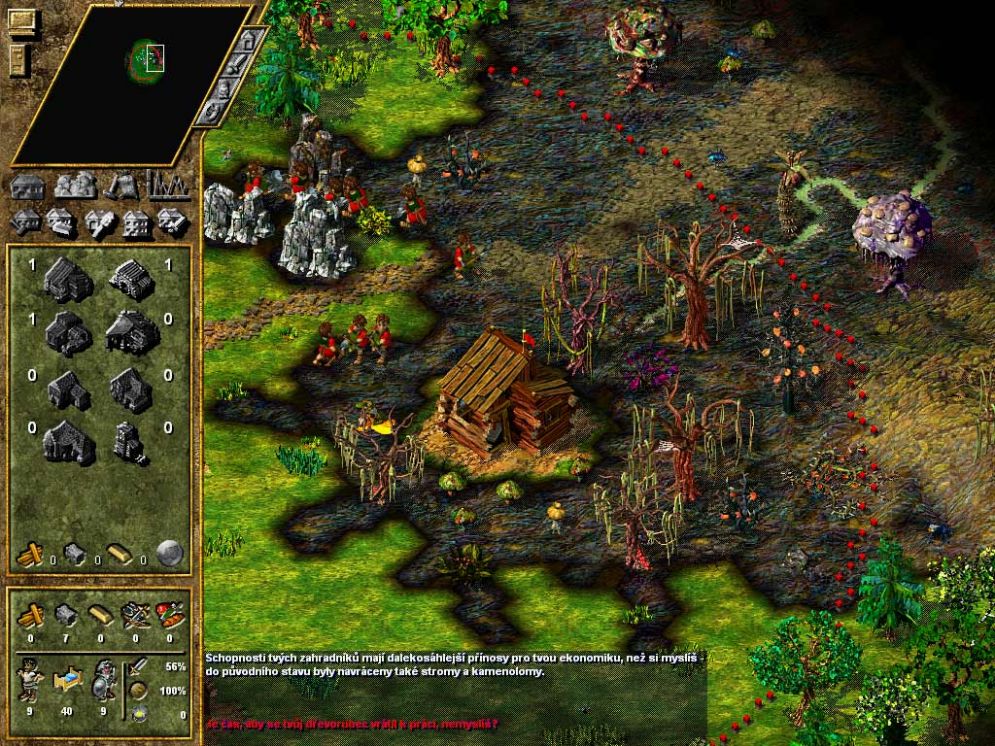995x746 pixels.
Task: Open the Buildings menu tab
Action: 28,186
